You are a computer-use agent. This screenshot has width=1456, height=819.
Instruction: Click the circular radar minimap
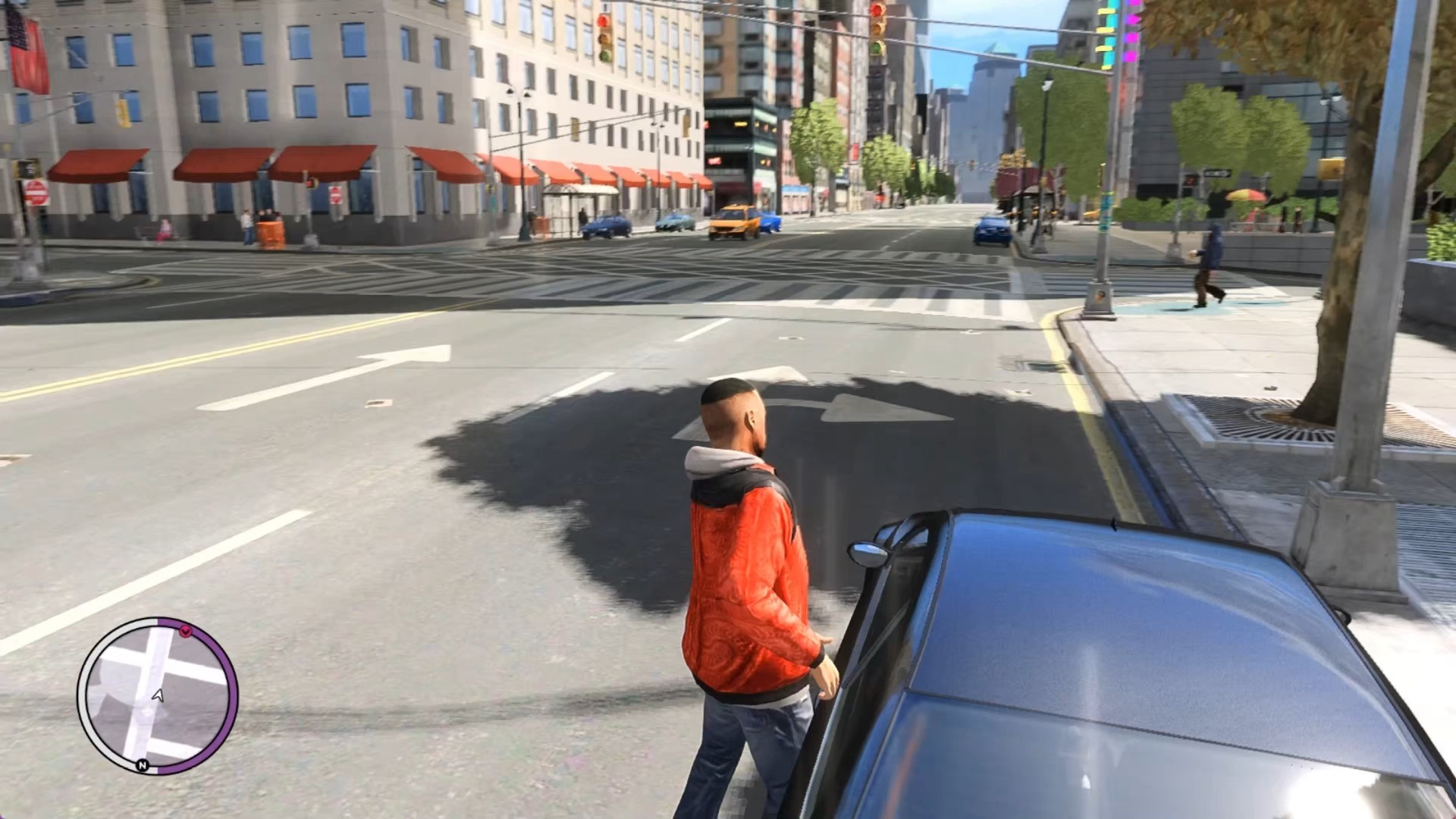158,695
